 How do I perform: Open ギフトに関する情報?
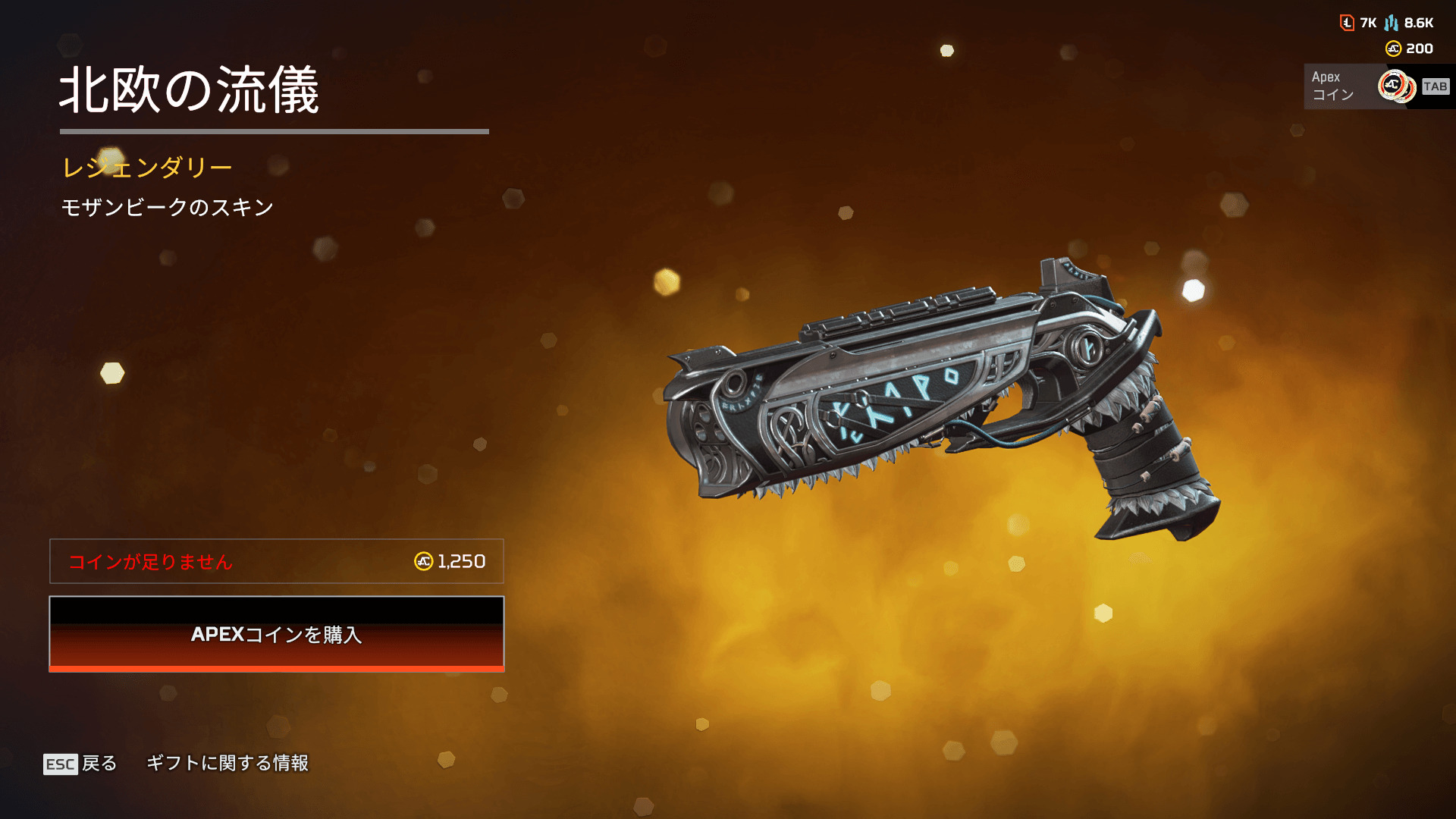pyautogui.click(x=227, y=763)
